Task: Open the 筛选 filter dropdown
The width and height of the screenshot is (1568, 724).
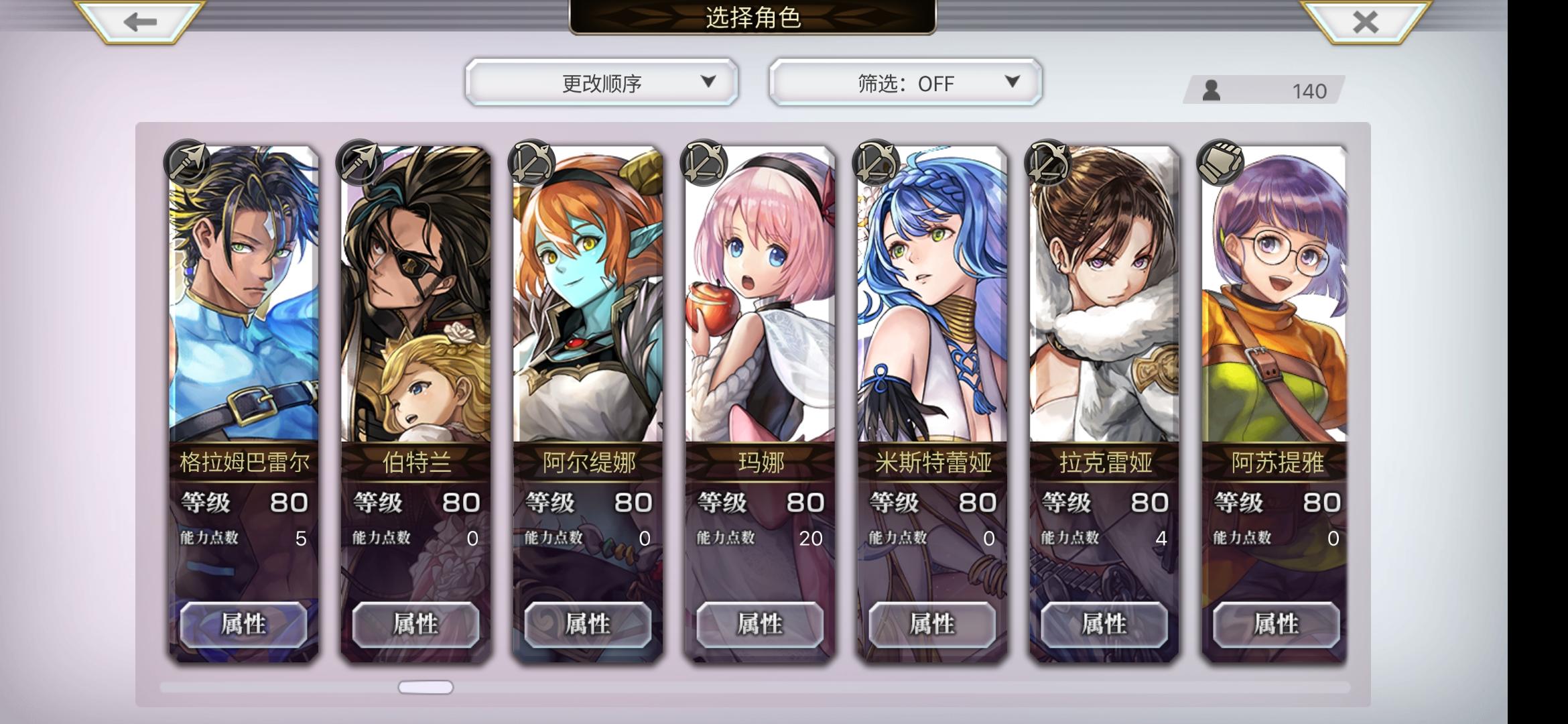Action: [905, 82]
